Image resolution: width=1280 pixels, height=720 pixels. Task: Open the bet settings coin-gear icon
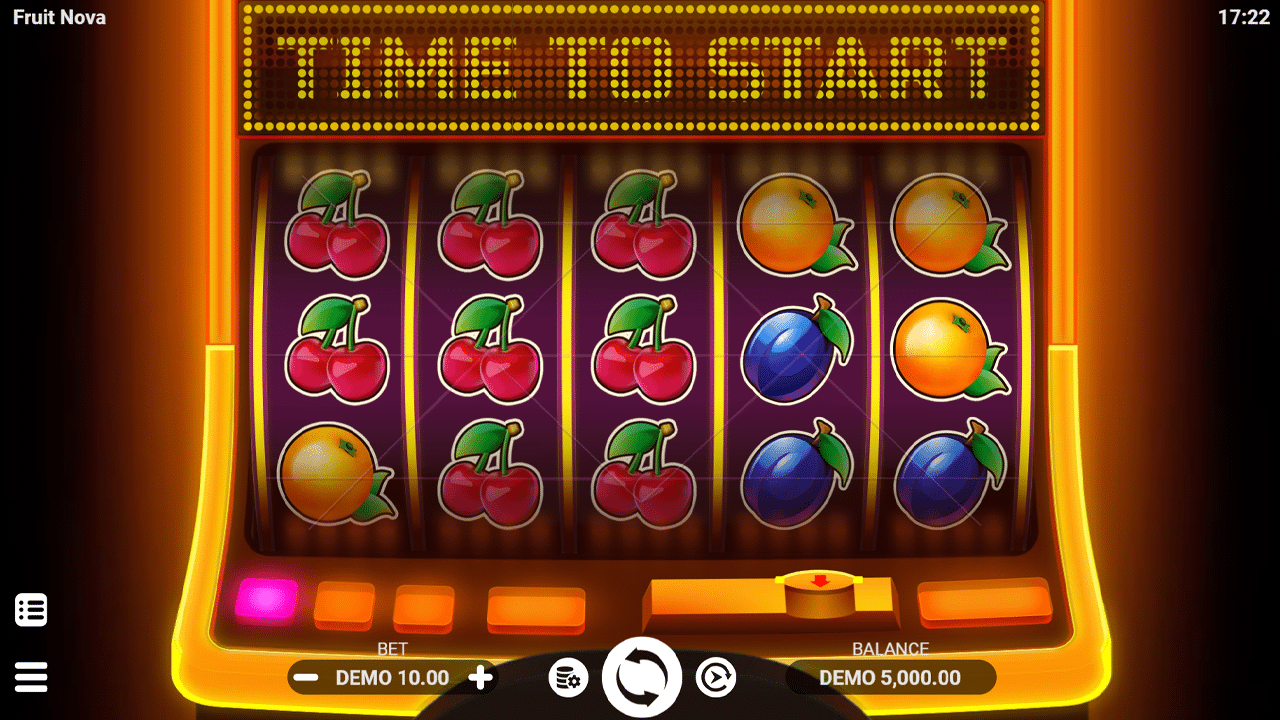click(x=566, y=677)
